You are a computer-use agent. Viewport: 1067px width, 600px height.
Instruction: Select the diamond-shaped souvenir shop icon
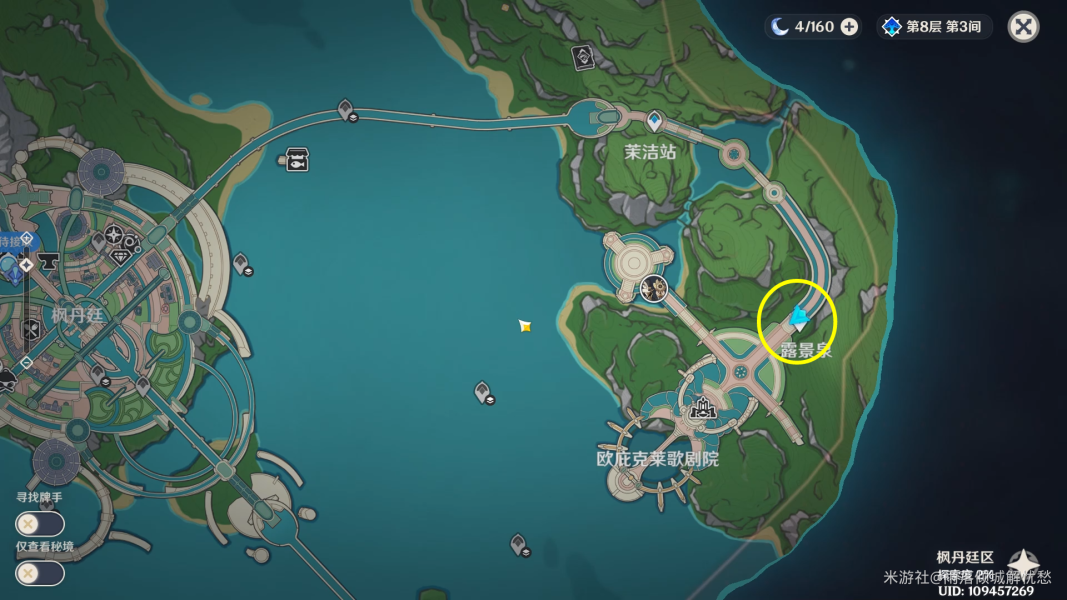122,257
